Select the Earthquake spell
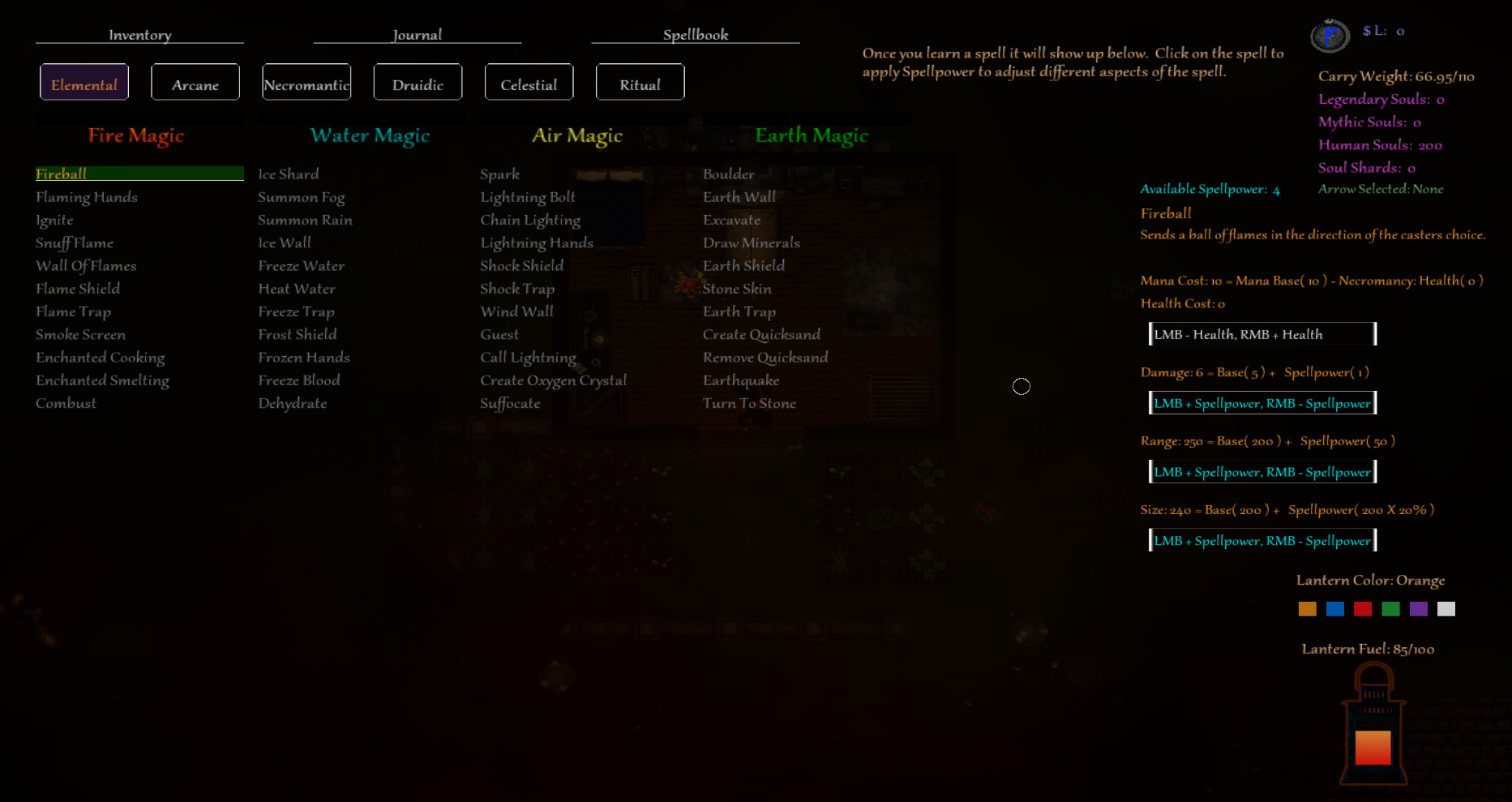This screenshot has width=1512, height=802. pyautogui.click(x=741, y=380)
